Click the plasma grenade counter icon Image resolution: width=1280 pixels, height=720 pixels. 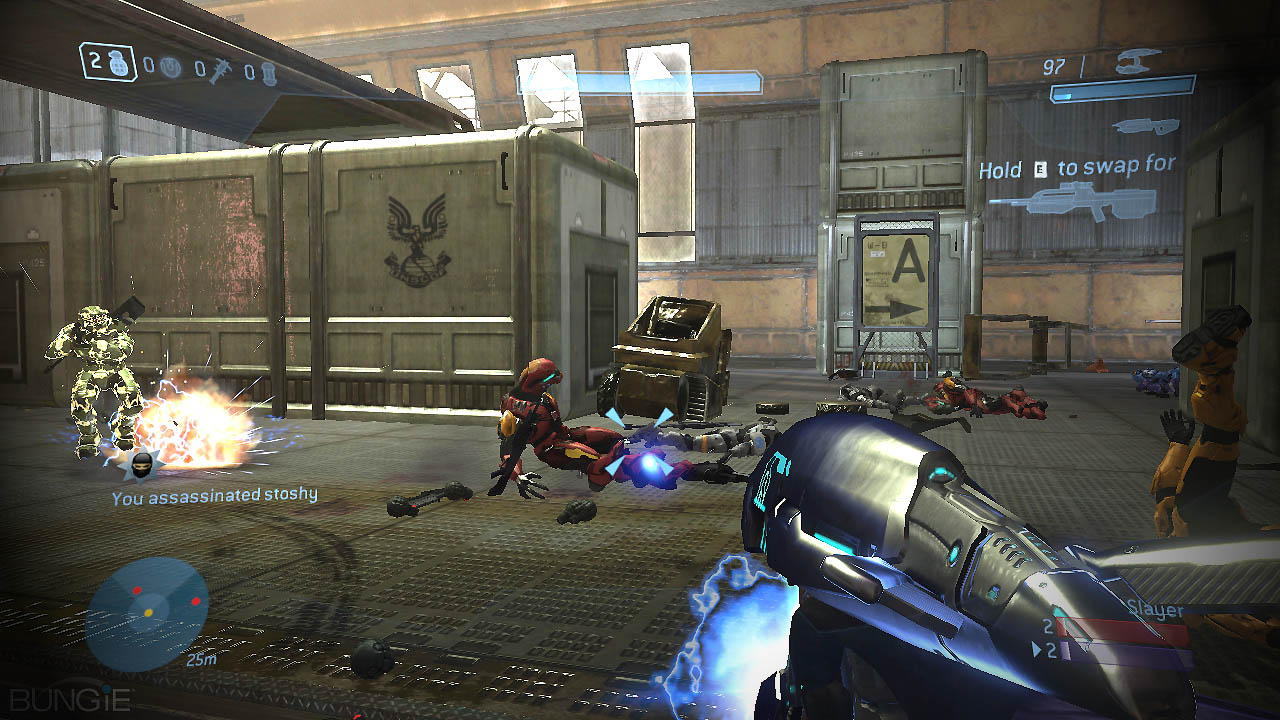coord(170,66)
